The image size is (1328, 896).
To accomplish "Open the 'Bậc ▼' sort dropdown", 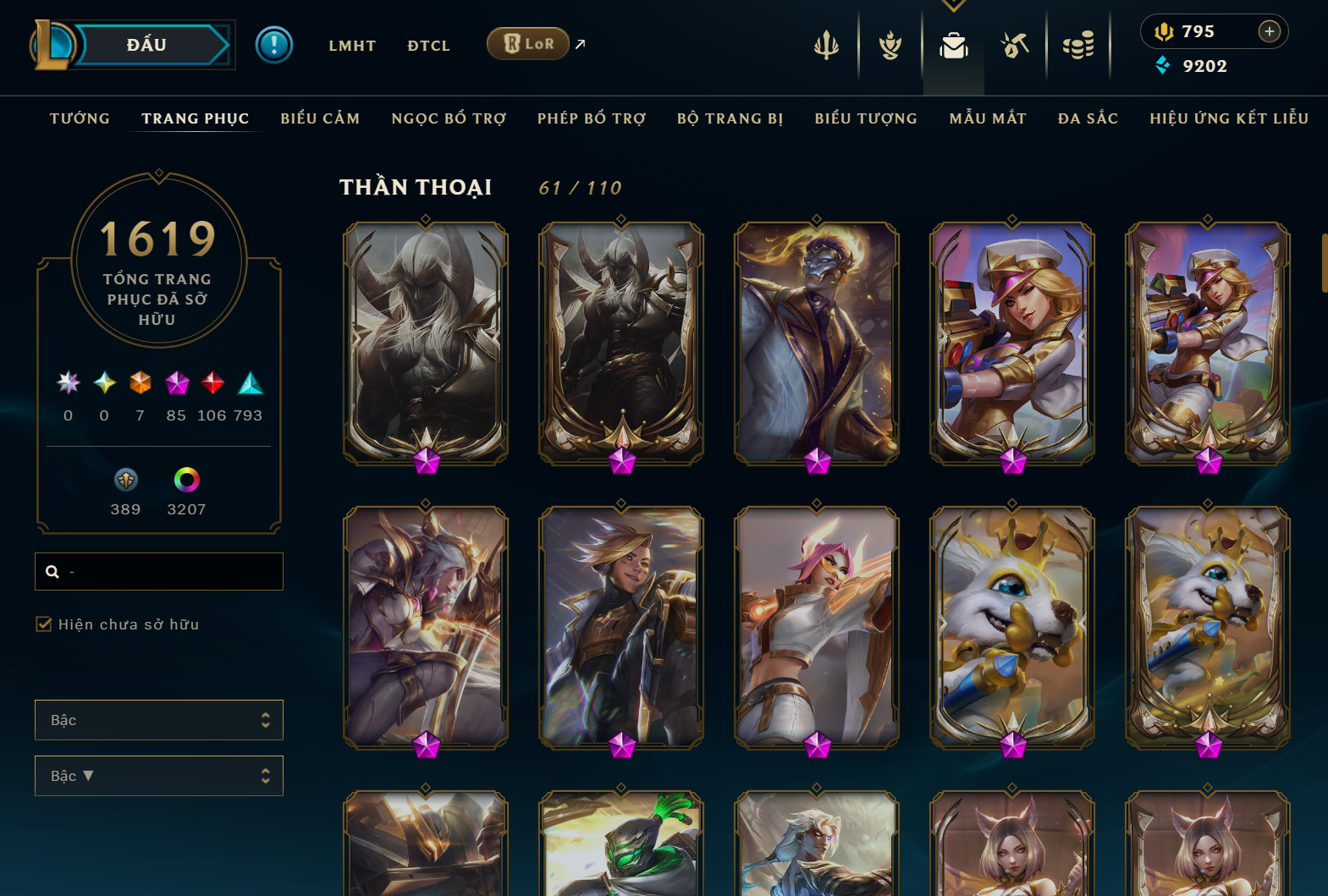I will pos(158,775).
